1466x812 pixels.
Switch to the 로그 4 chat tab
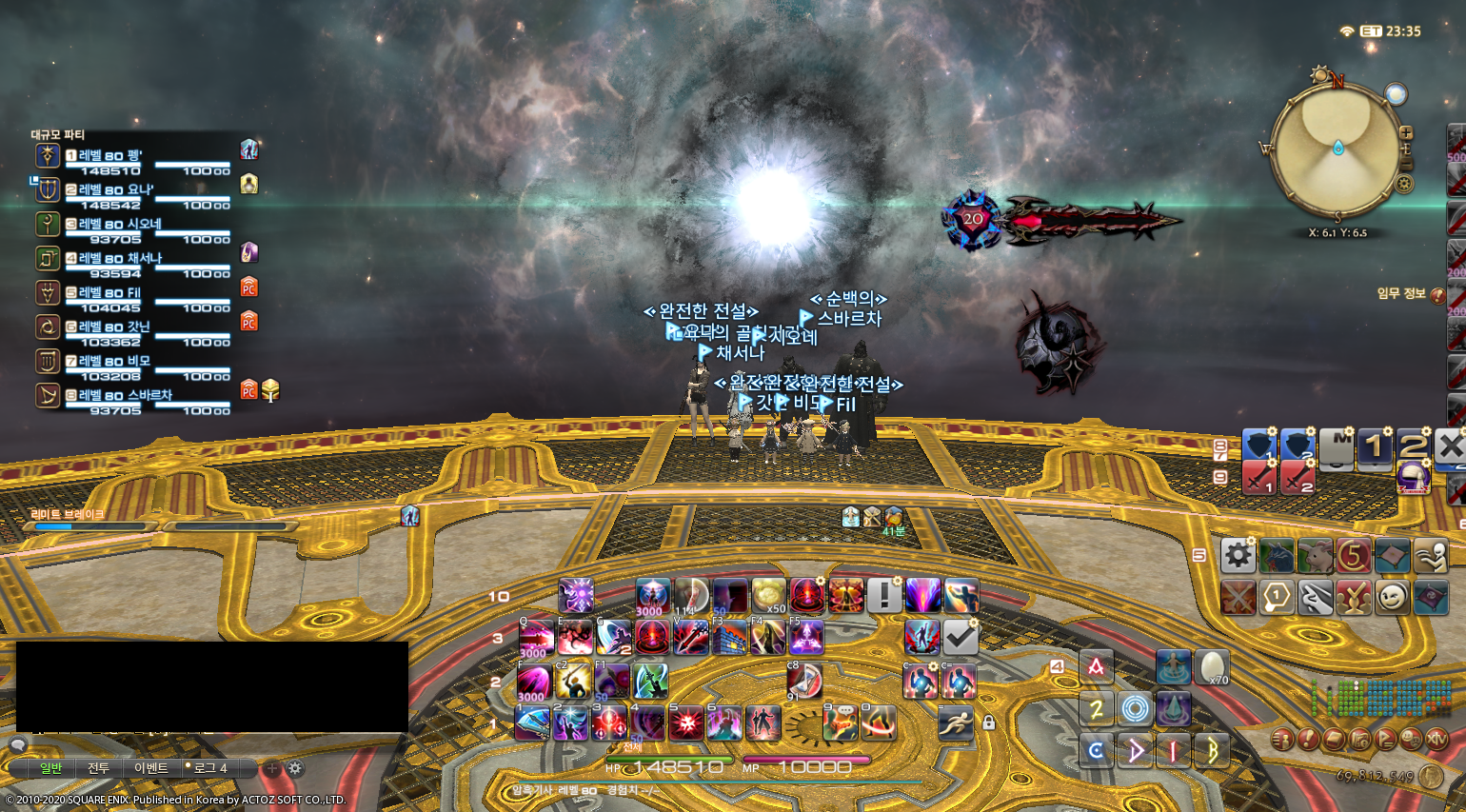(208, 767)
